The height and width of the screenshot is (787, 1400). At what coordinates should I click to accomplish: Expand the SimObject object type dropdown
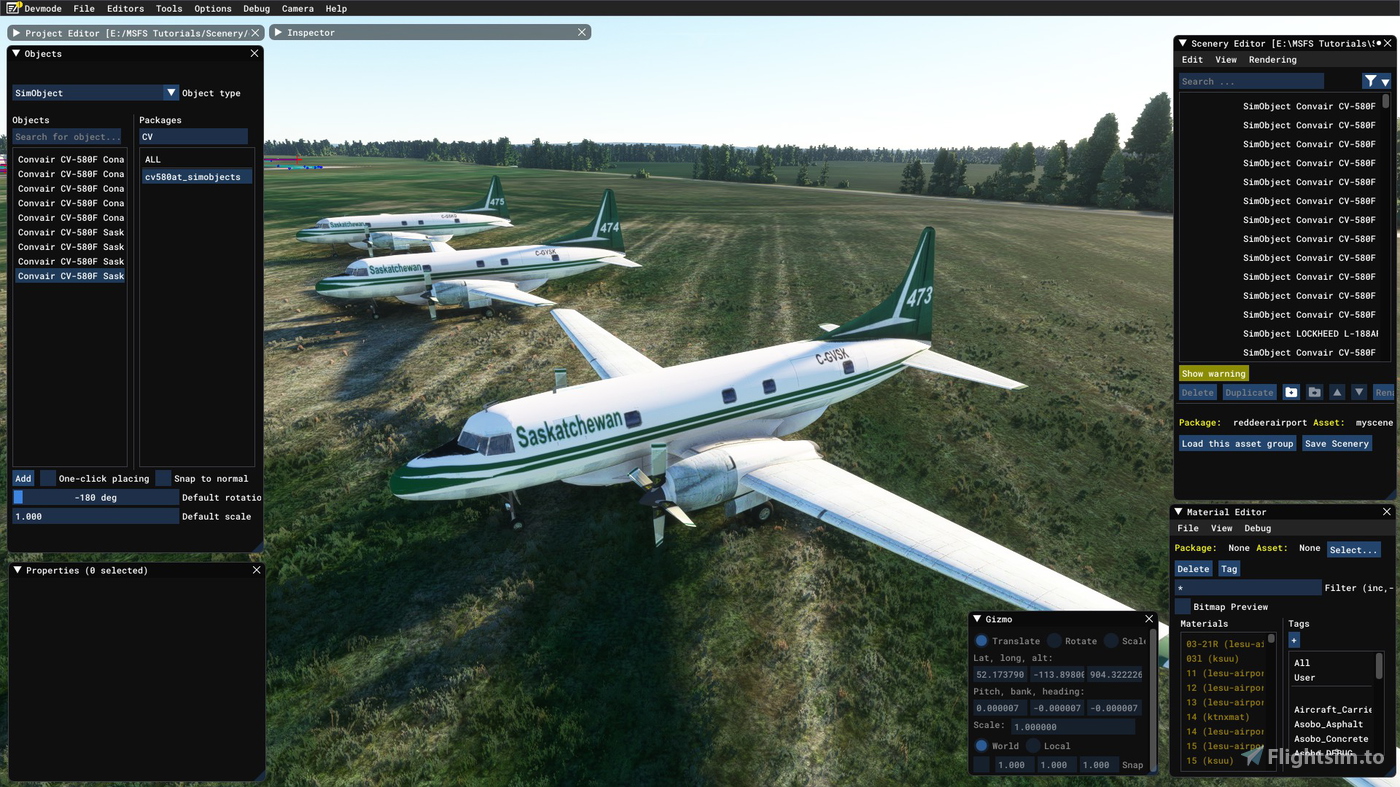pos(171,93)
